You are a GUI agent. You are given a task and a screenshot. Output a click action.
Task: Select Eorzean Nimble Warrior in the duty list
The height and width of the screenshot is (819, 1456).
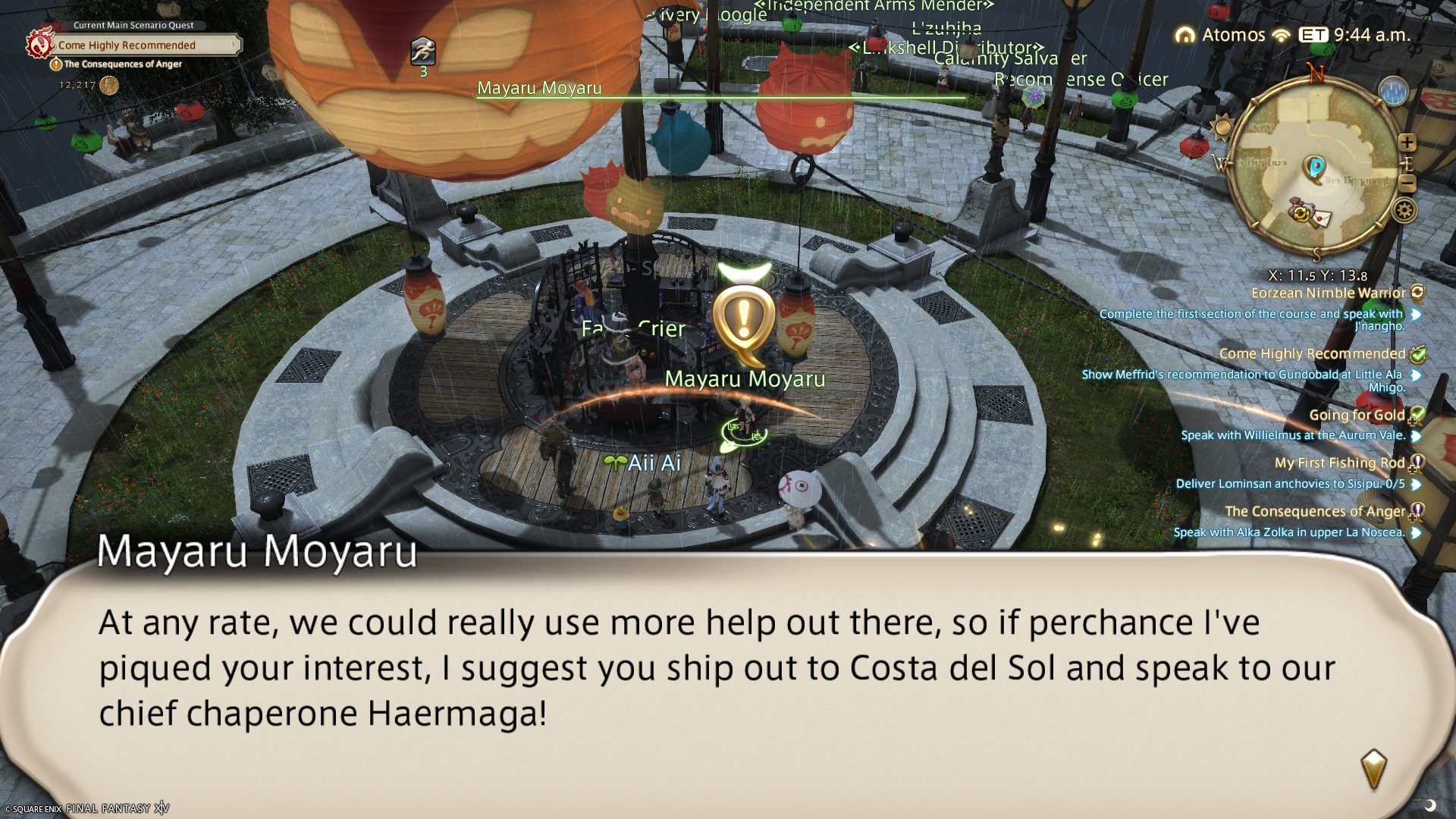(1328, 293)
